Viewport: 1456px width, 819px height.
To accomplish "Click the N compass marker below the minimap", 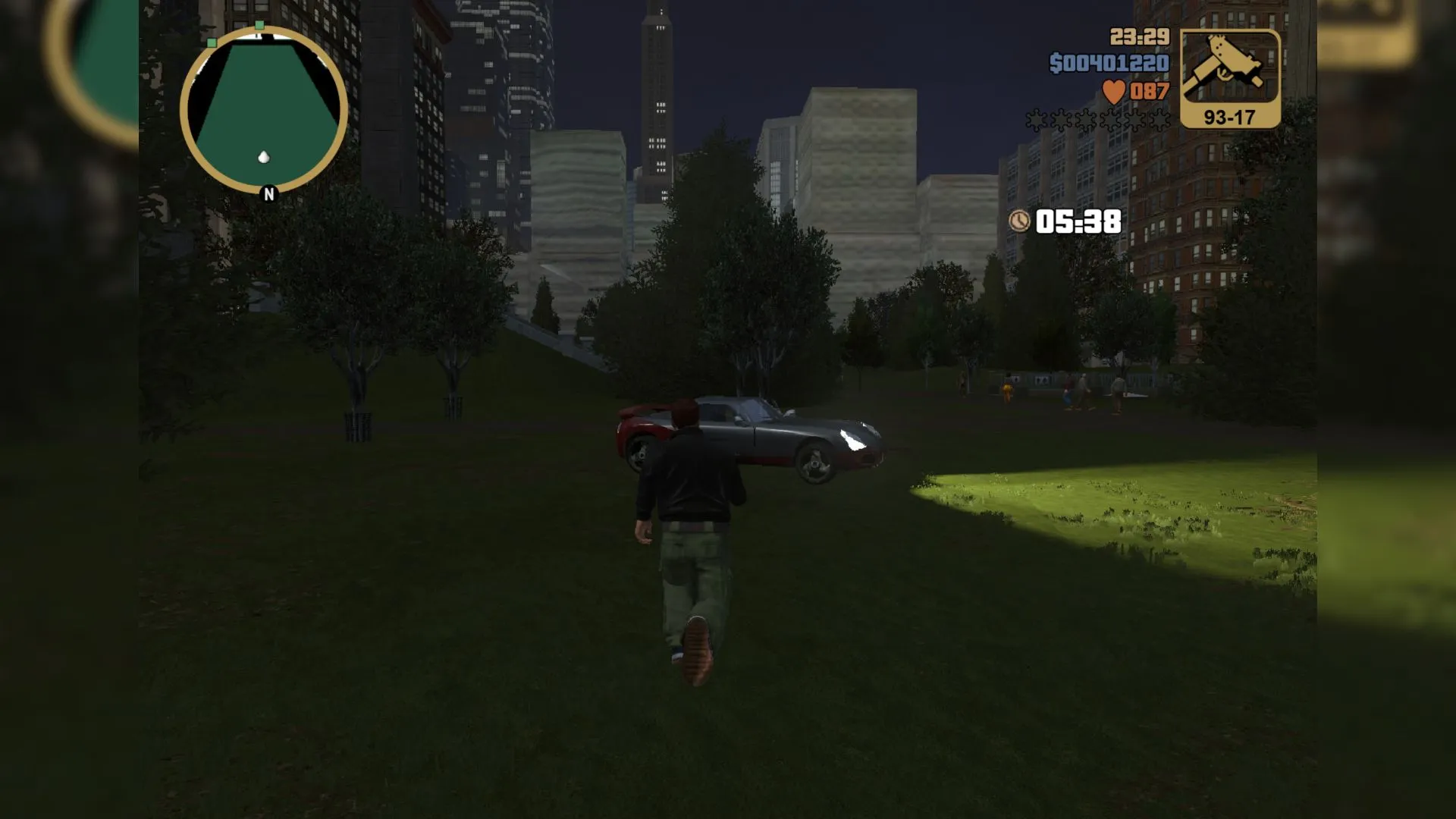I will pos(269,193).
